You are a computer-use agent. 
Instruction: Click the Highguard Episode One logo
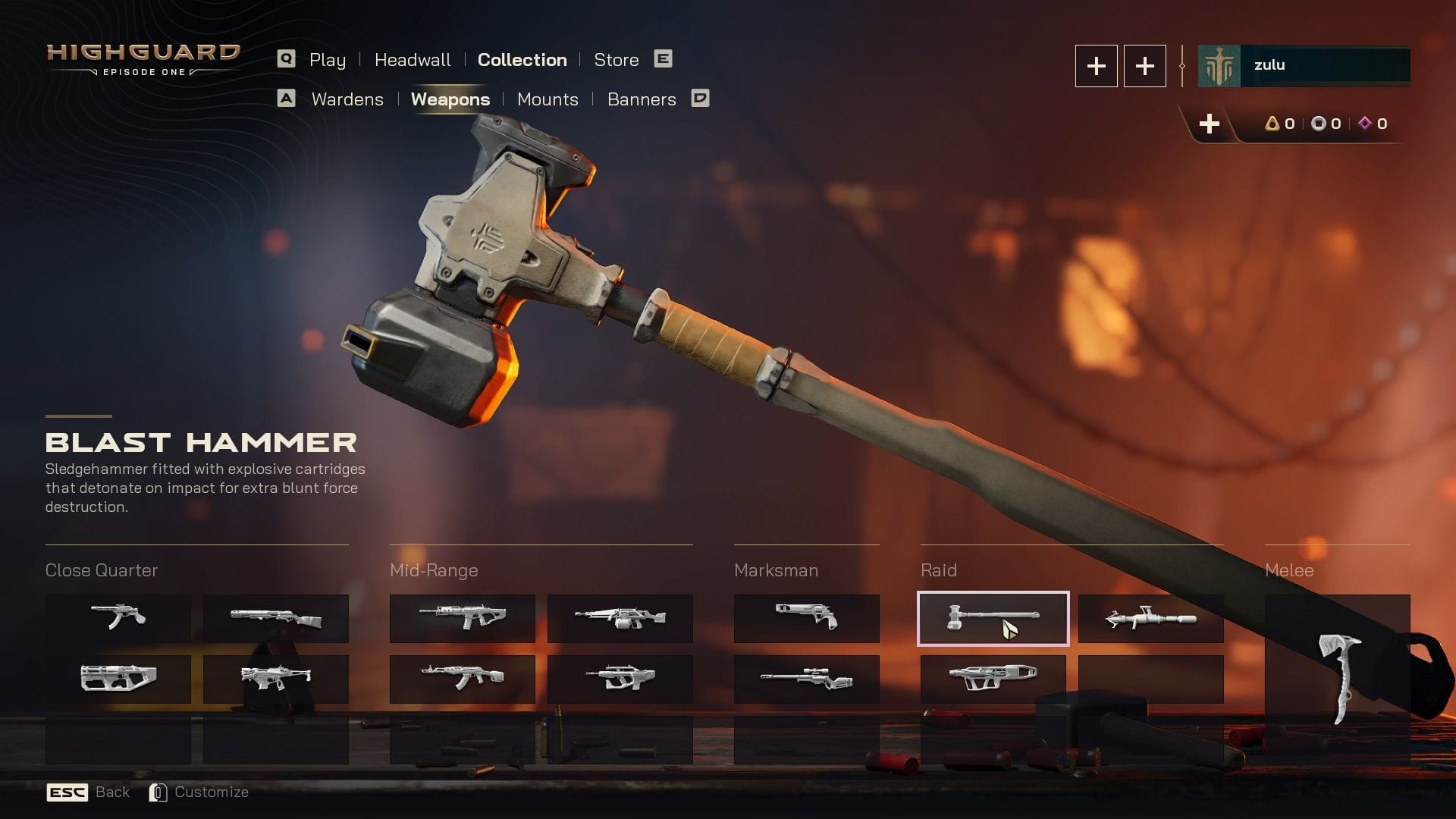click(143, 60)
